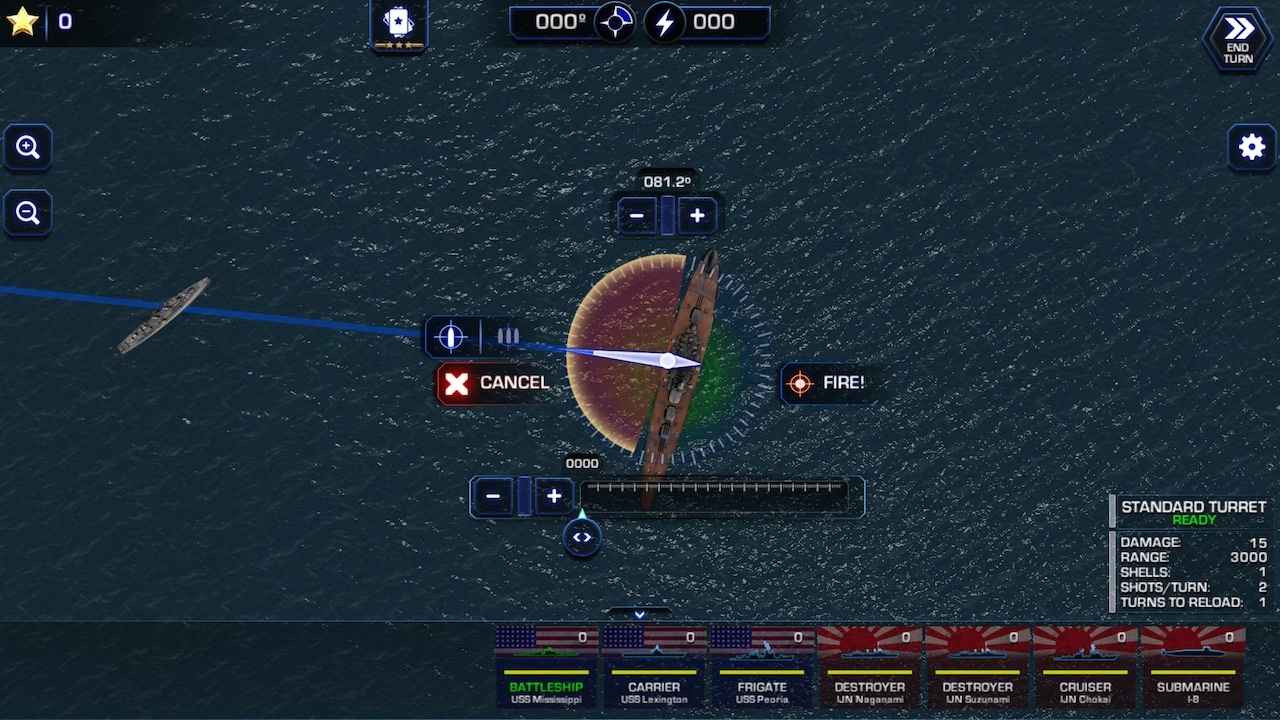This screenshot has width=1280, height=720.
Task: Collapse the ship roster with down arrow
Action: pos(639,614)
